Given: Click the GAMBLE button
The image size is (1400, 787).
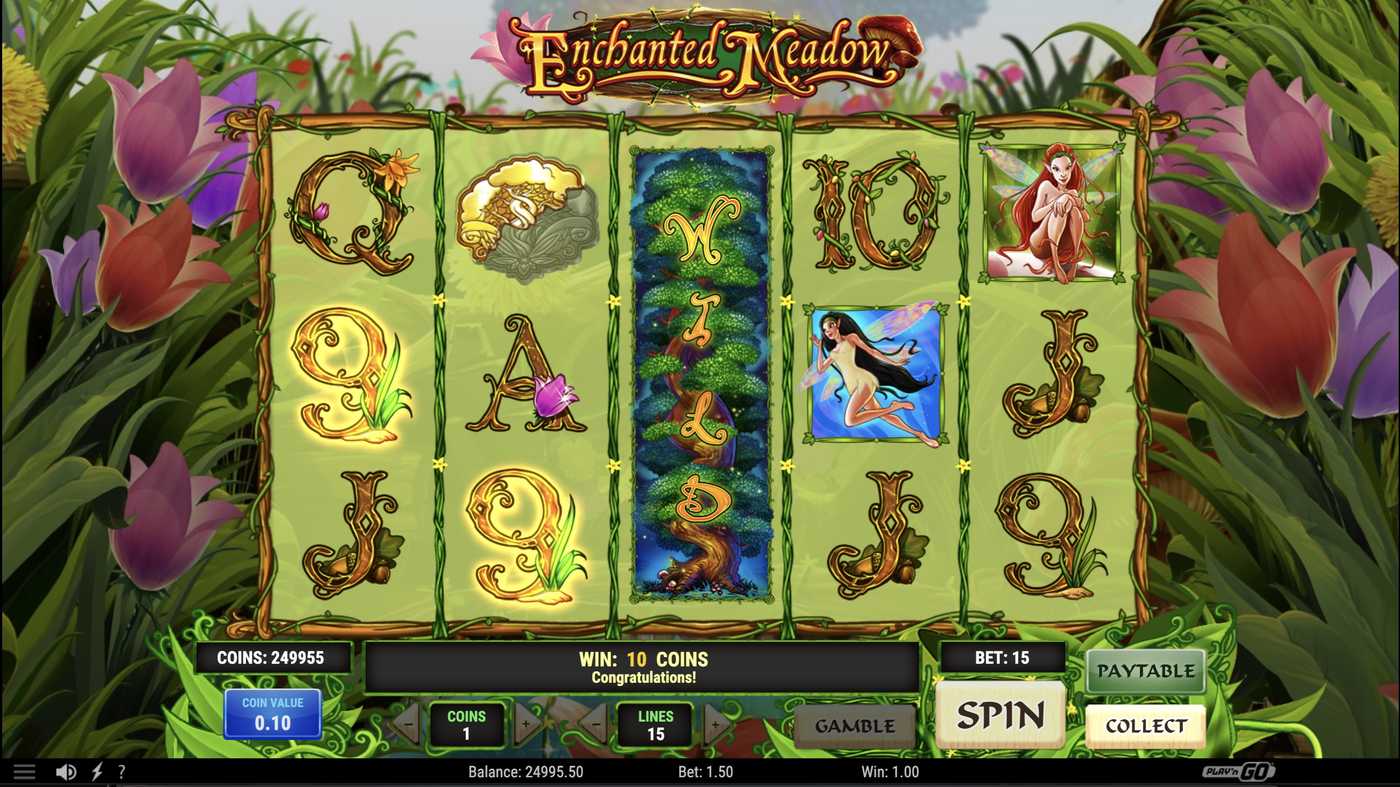Looking at the screenshot, I should pyautogui.click(x=855, y=725).
